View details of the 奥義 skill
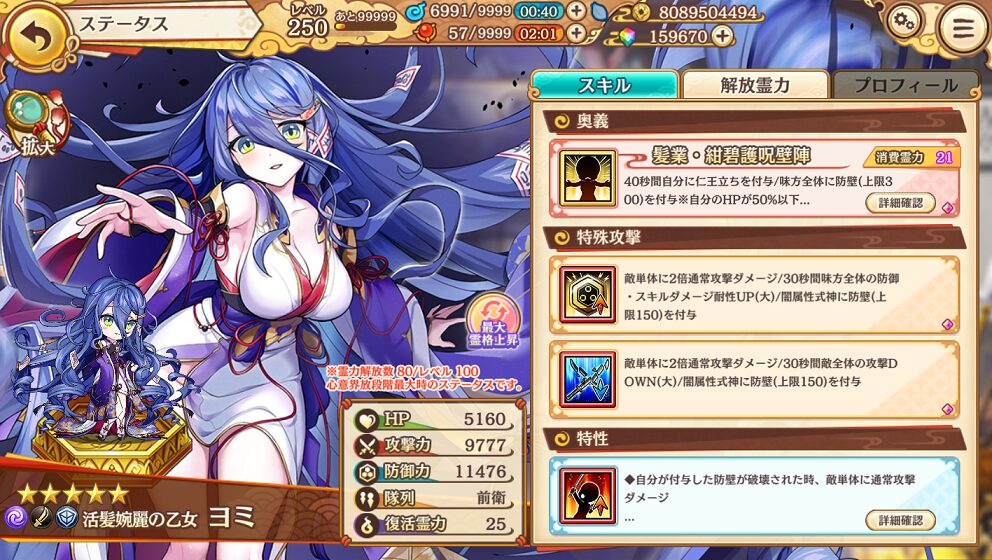Screen dimensions: 992x560 pos(900,202)
